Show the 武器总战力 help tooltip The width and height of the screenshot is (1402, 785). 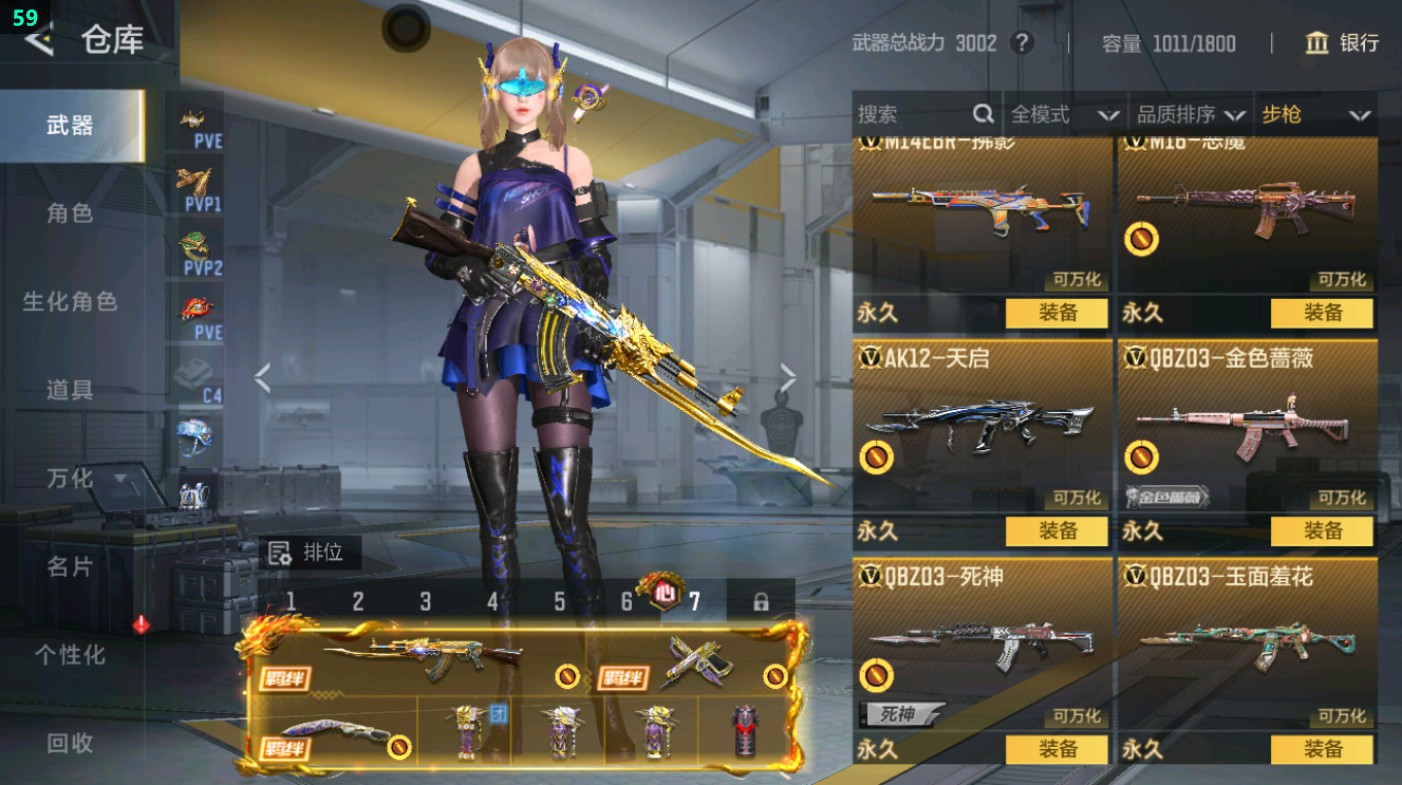[1021, 43]
